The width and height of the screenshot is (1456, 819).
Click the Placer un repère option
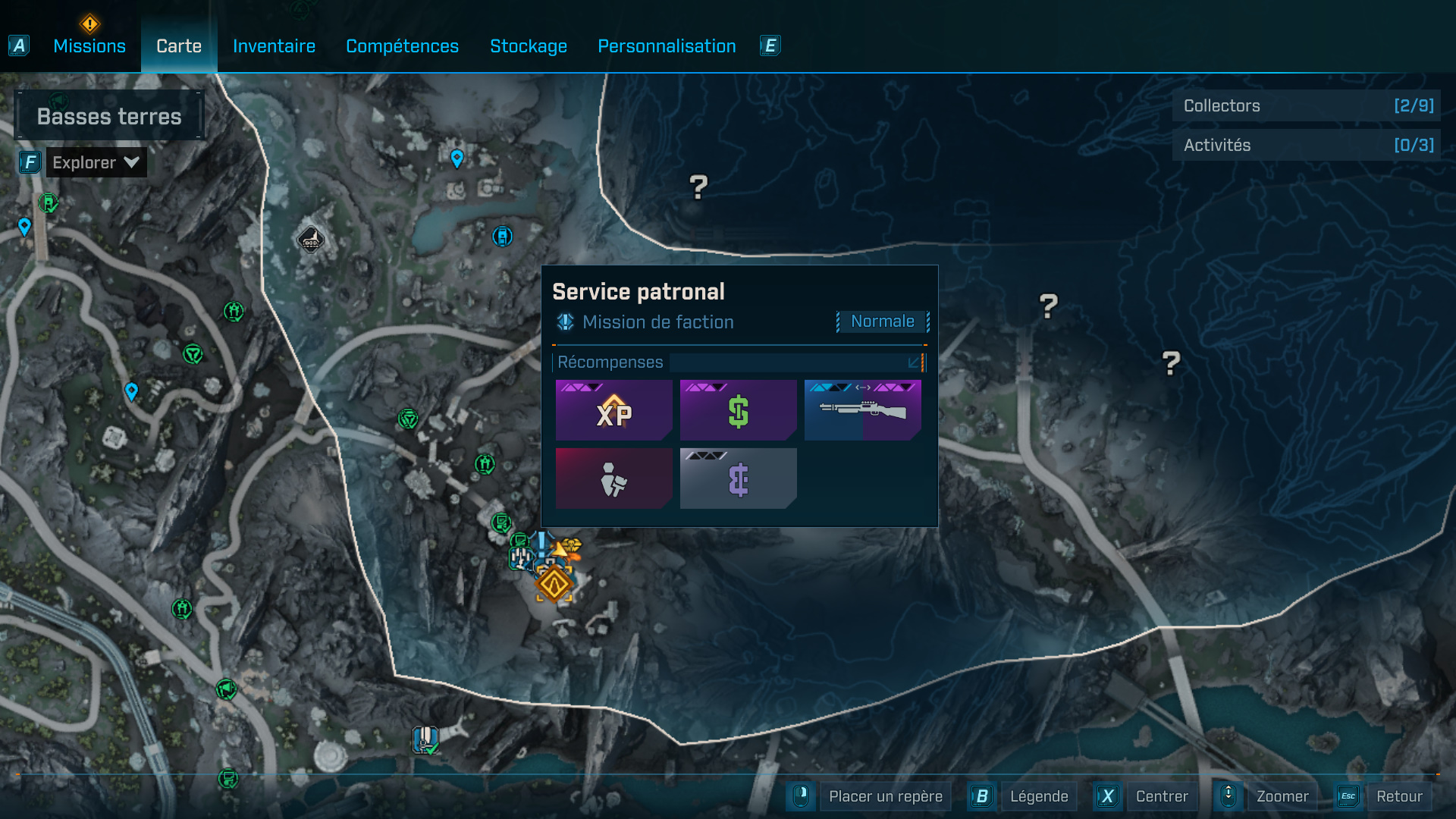(x=885, y=796)
